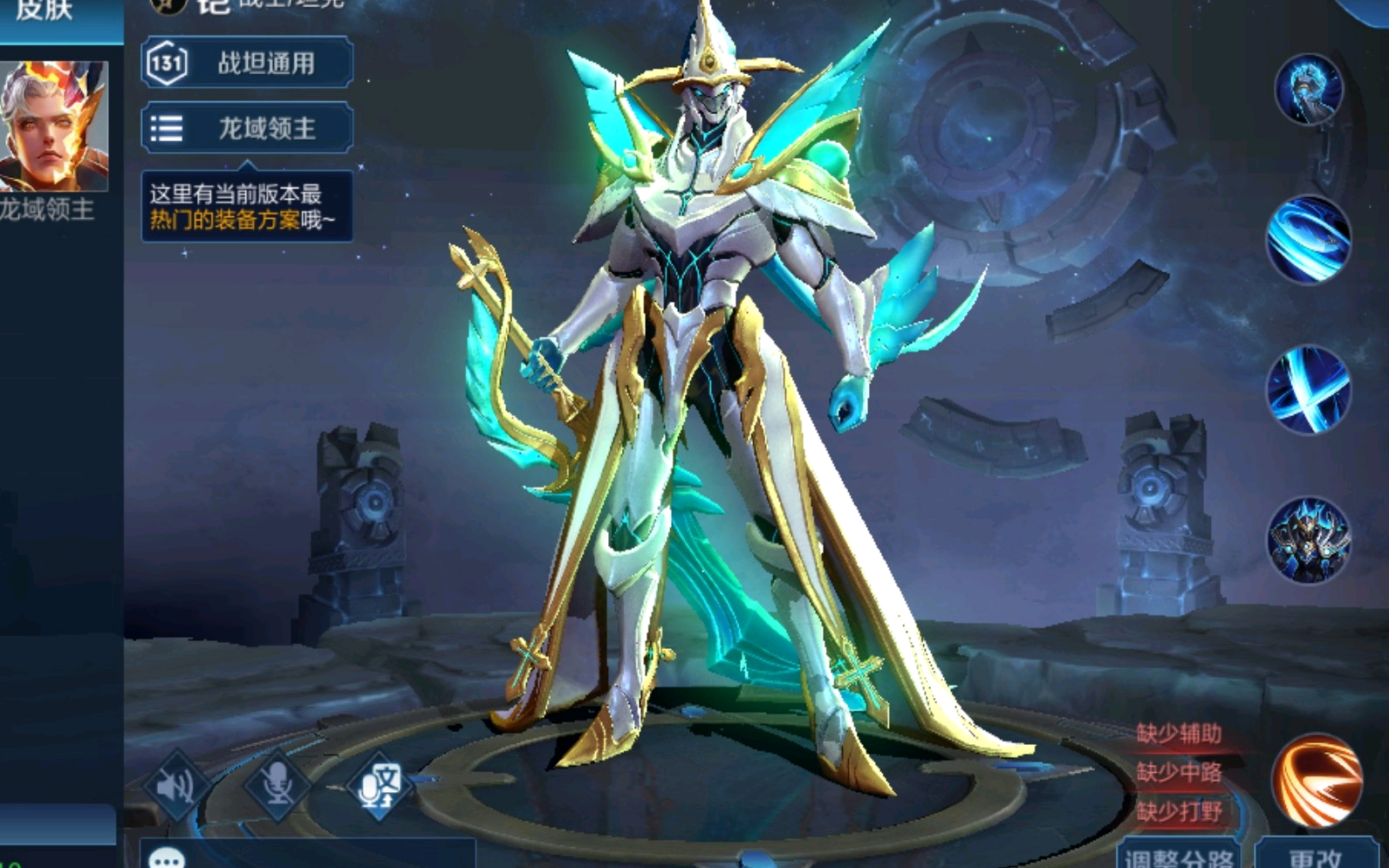Toggle the microphone icon

(x=278, y=785)
